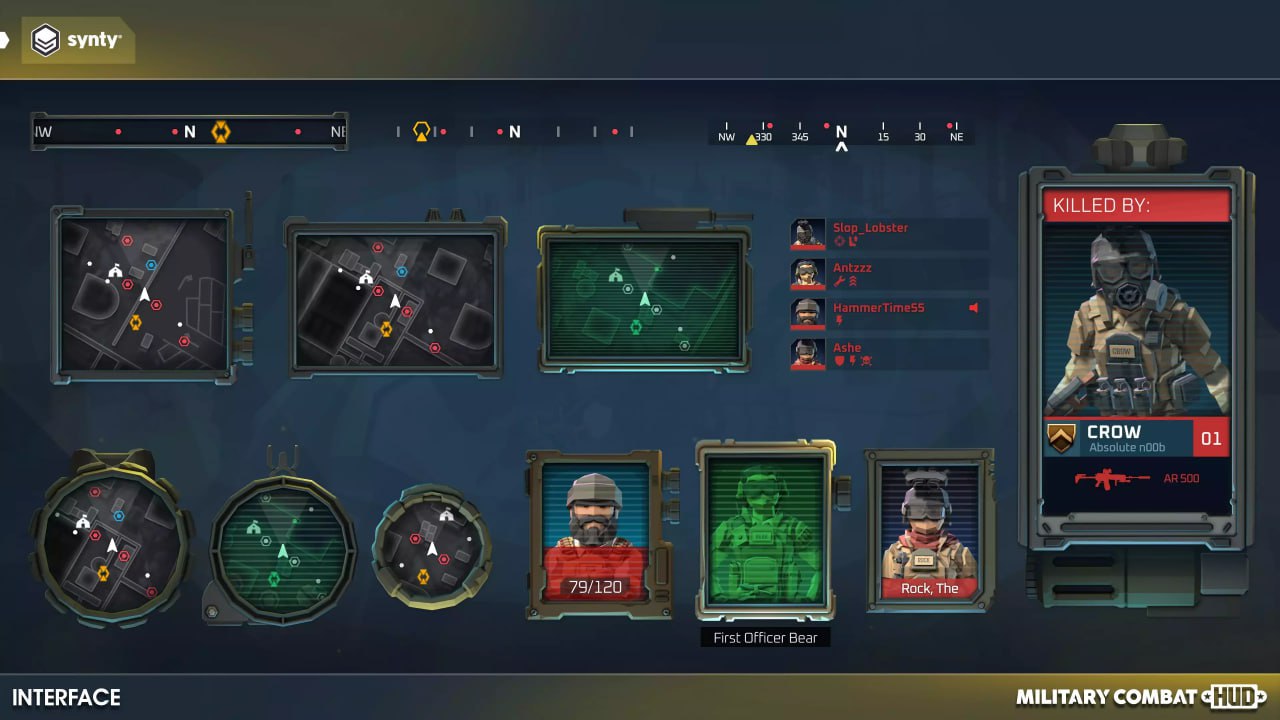Expand the KILLED BY: panel header
The width and height of the screenshot is (1280, 720).
tap(1137, 204)
